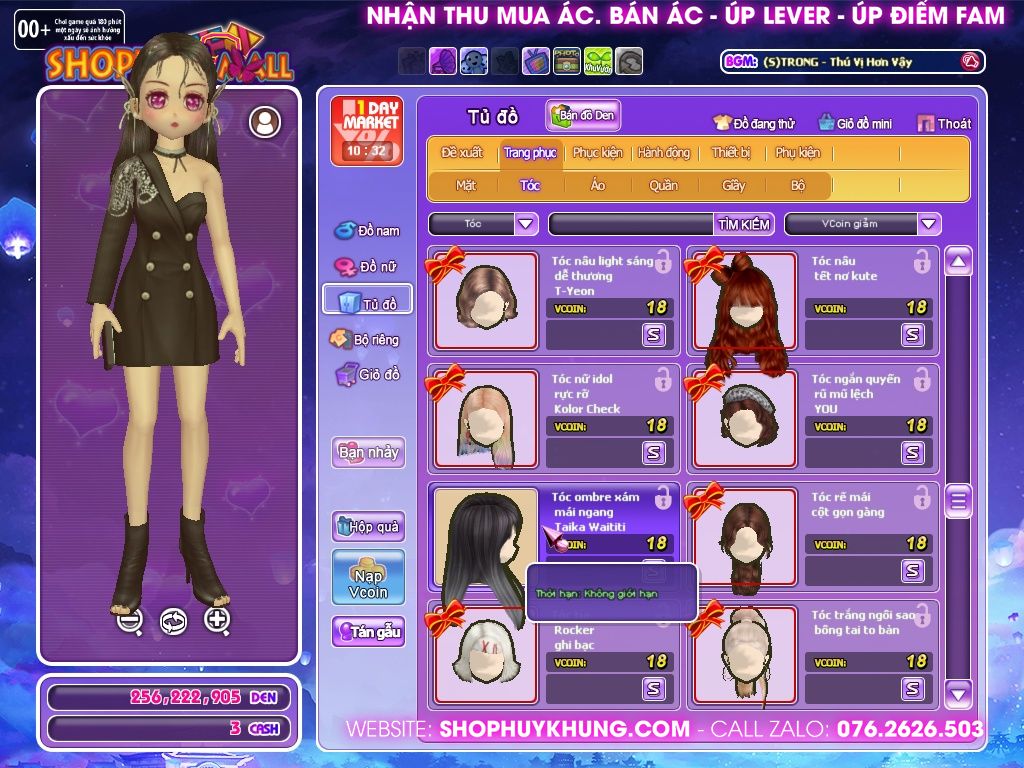This screenshot has width=1024, height=768.
Task: Zoom in on the character preview
Action: [x=217, y=620]
